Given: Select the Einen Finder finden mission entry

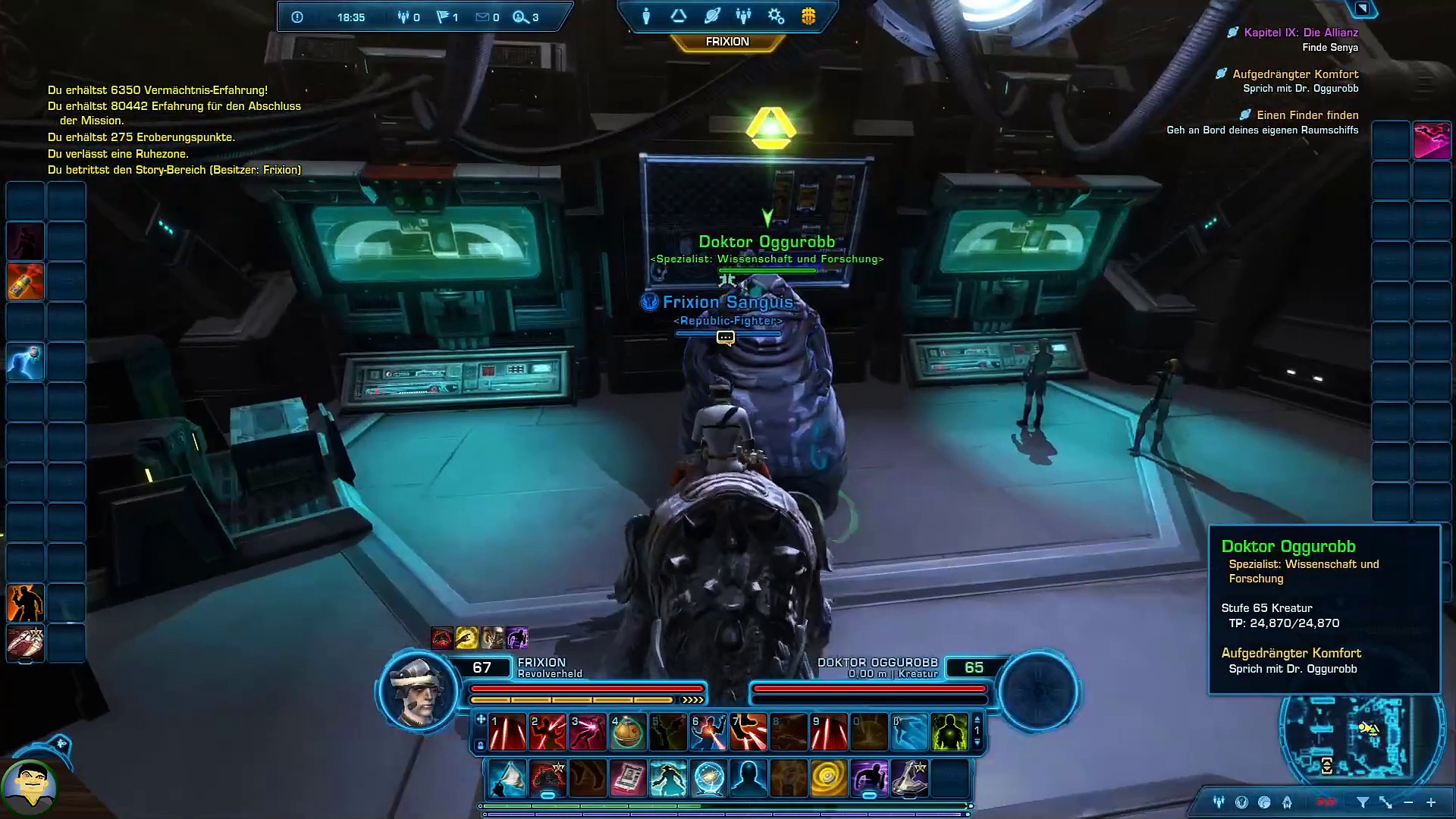Looking at the screenshot, I should (x=1307, y=115).
